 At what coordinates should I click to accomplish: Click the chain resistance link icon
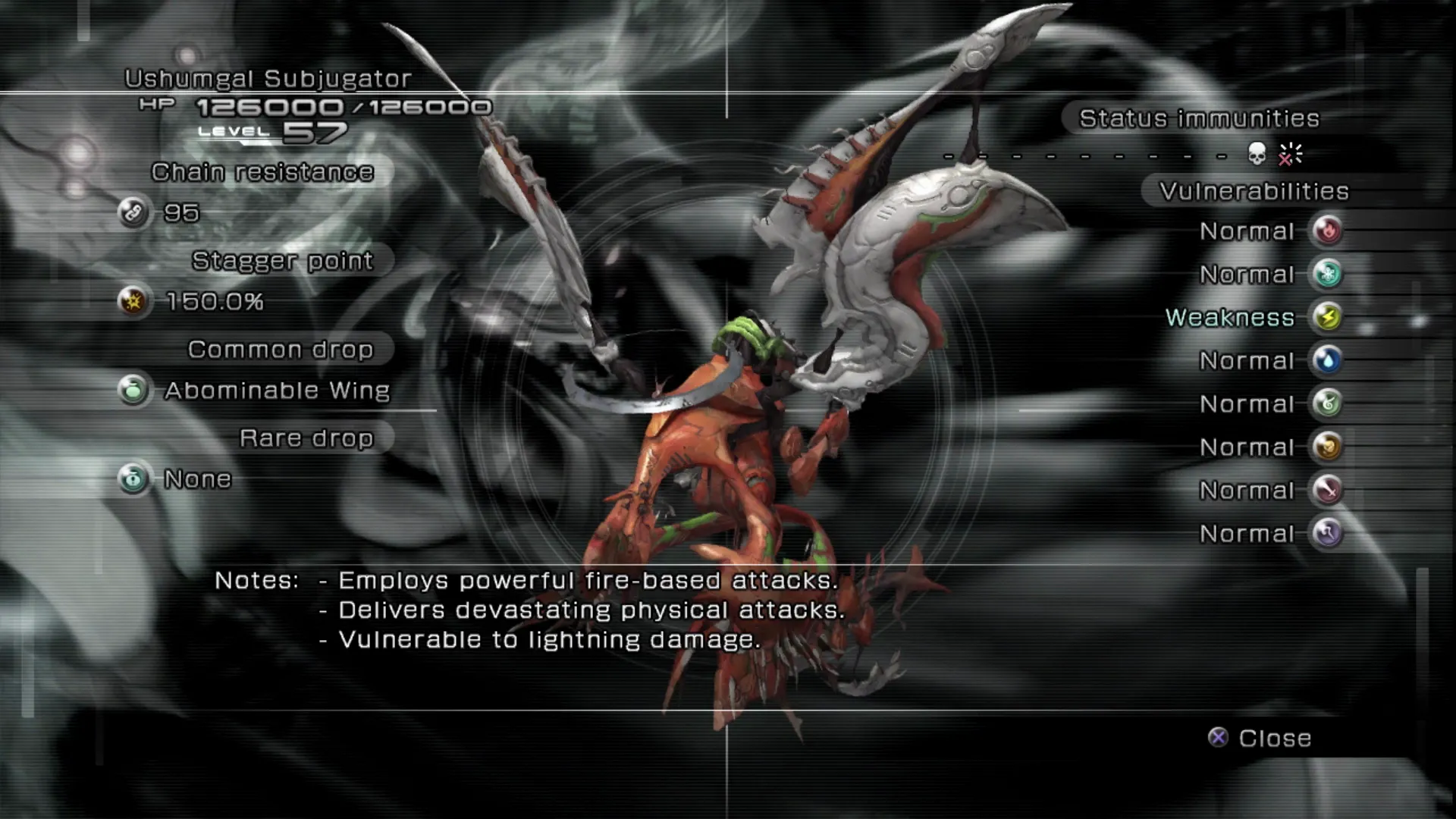(133, 212)
